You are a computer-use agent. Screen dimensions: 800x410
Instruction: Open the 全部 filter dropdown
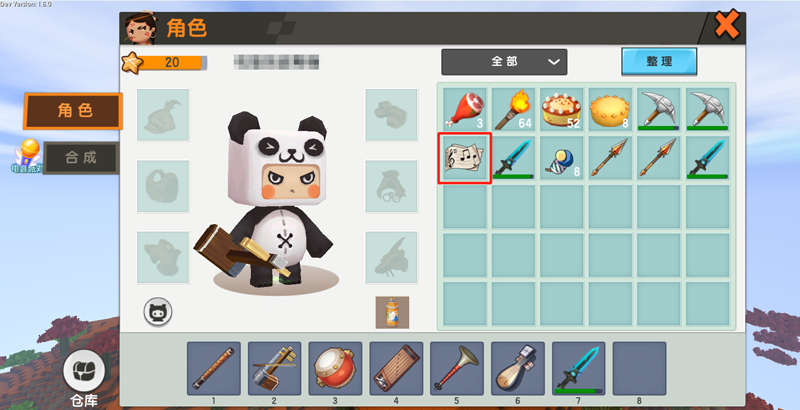click(x=504, y=62)
